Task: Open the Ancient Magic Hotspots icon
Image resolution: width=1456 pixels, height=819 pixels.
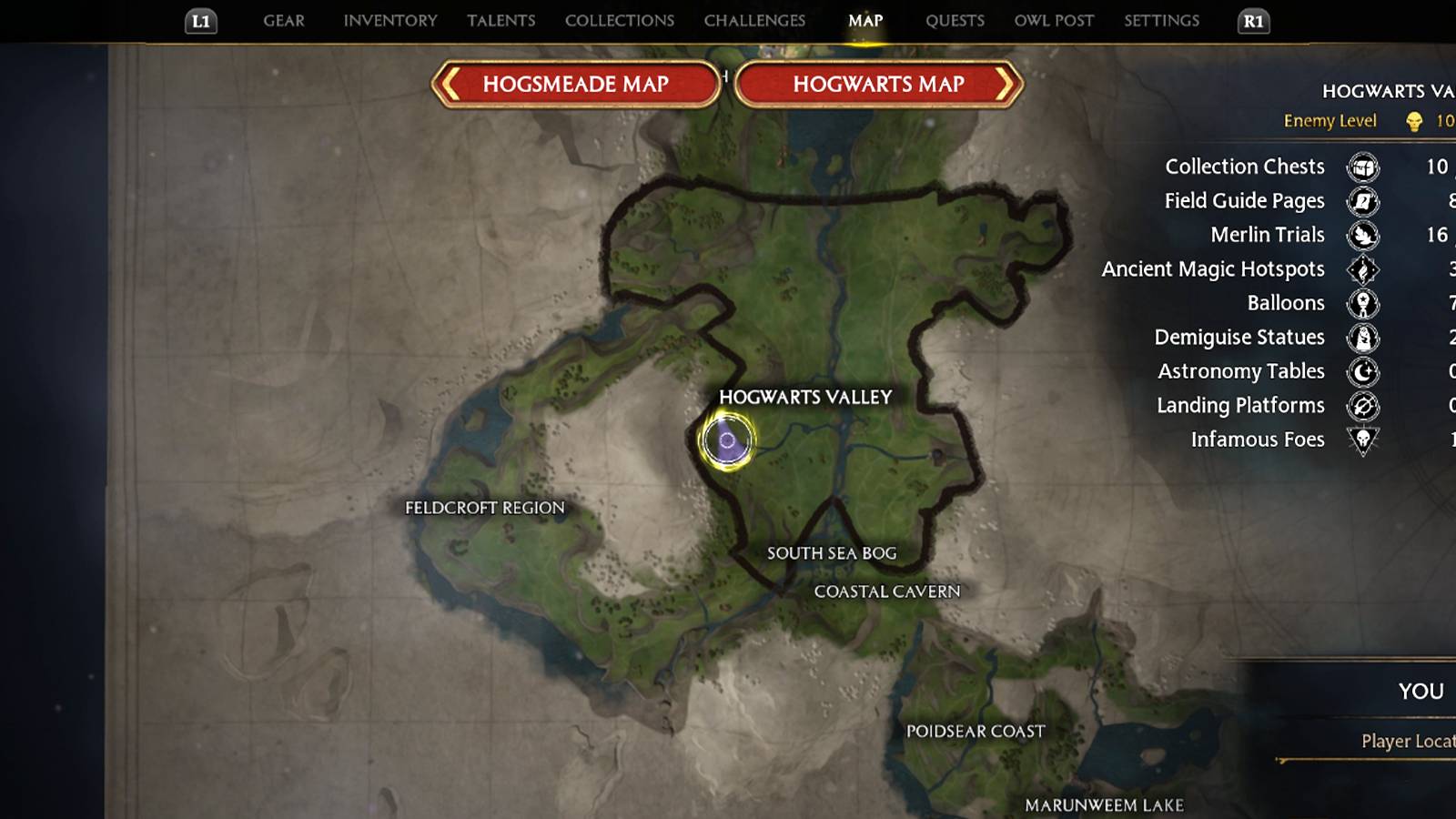Action: click(1360, 269)
